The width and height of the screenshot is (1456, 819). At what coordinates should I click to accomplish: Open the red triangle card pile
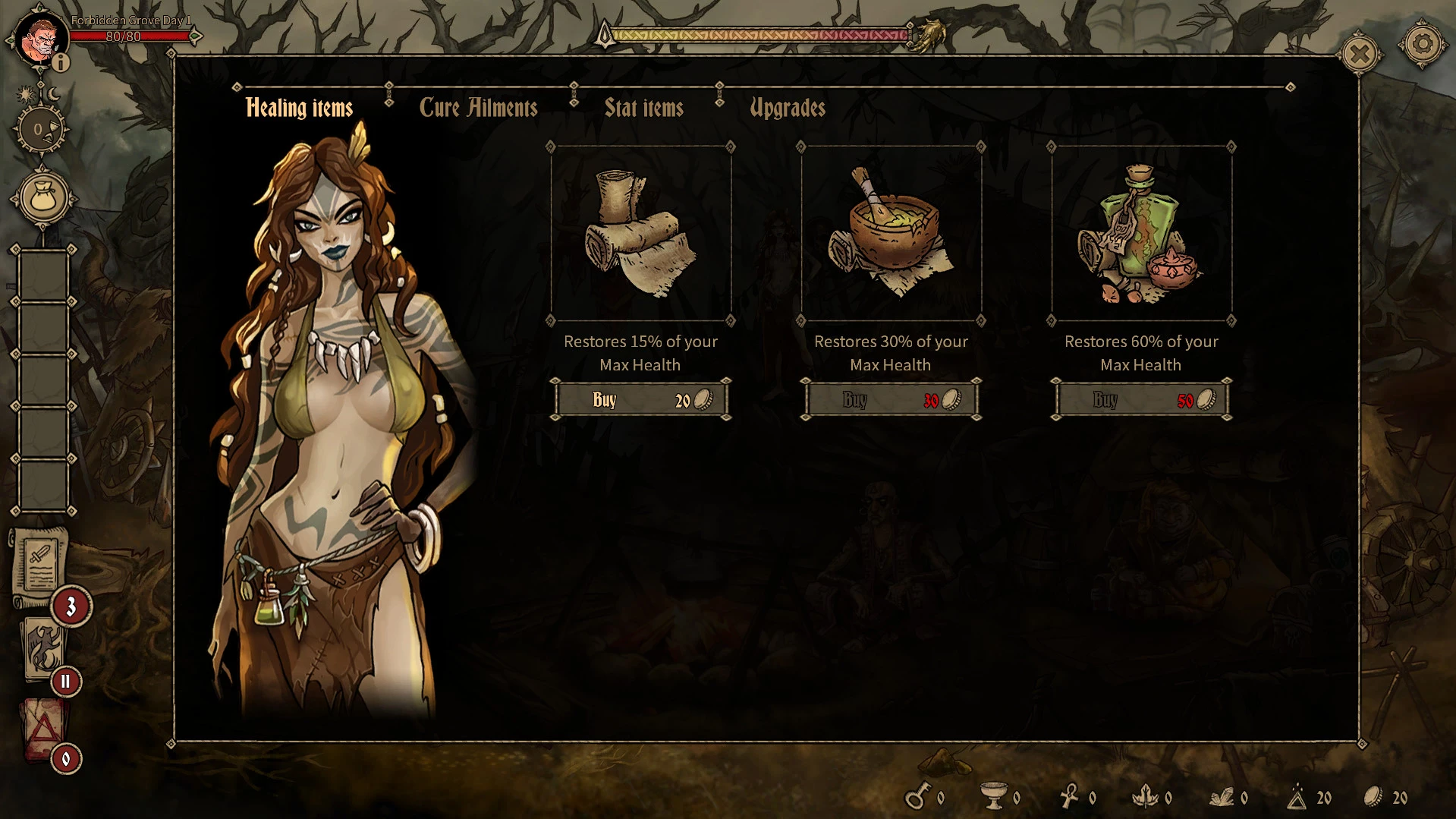coord(43,729)
